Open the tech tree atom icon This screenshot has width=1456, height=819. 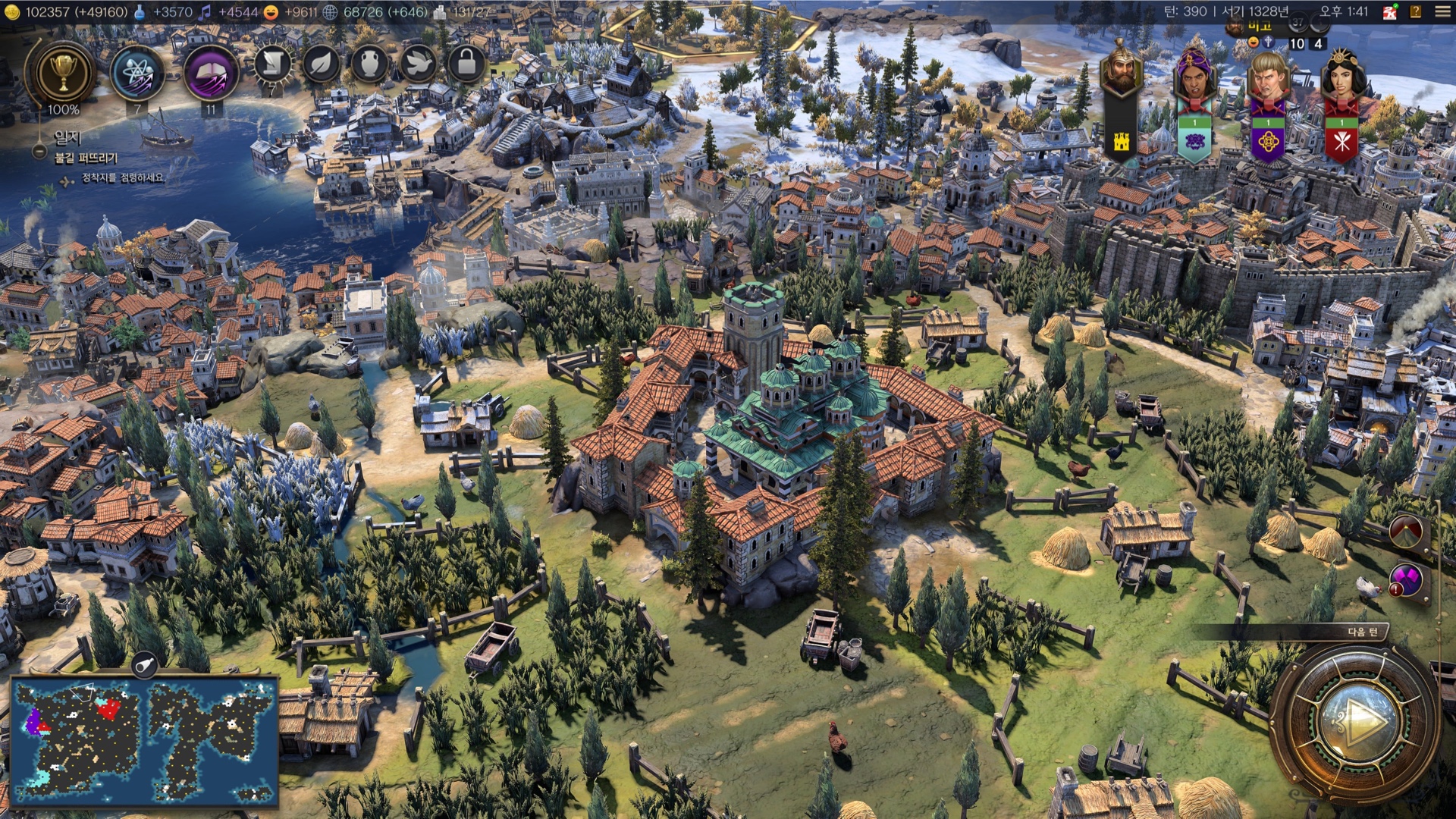tap(137, 74)
